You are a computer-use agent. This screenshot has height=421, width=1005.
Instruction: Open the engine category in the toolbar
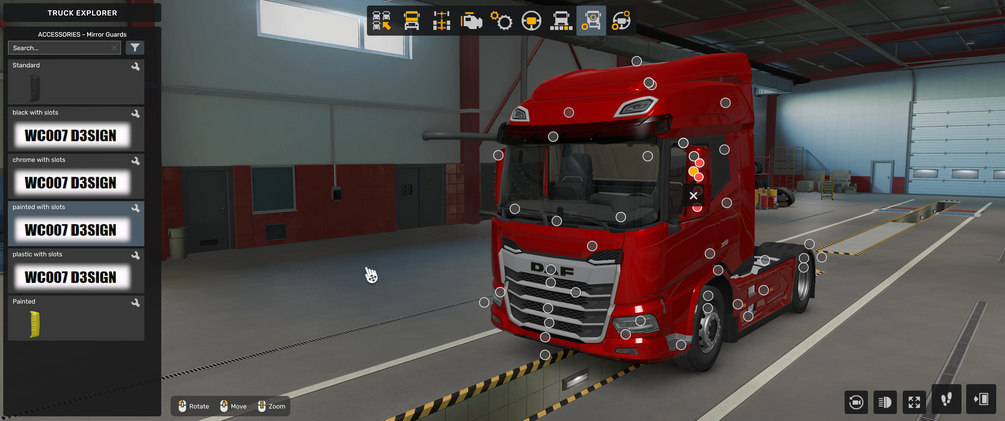[471, 21]
